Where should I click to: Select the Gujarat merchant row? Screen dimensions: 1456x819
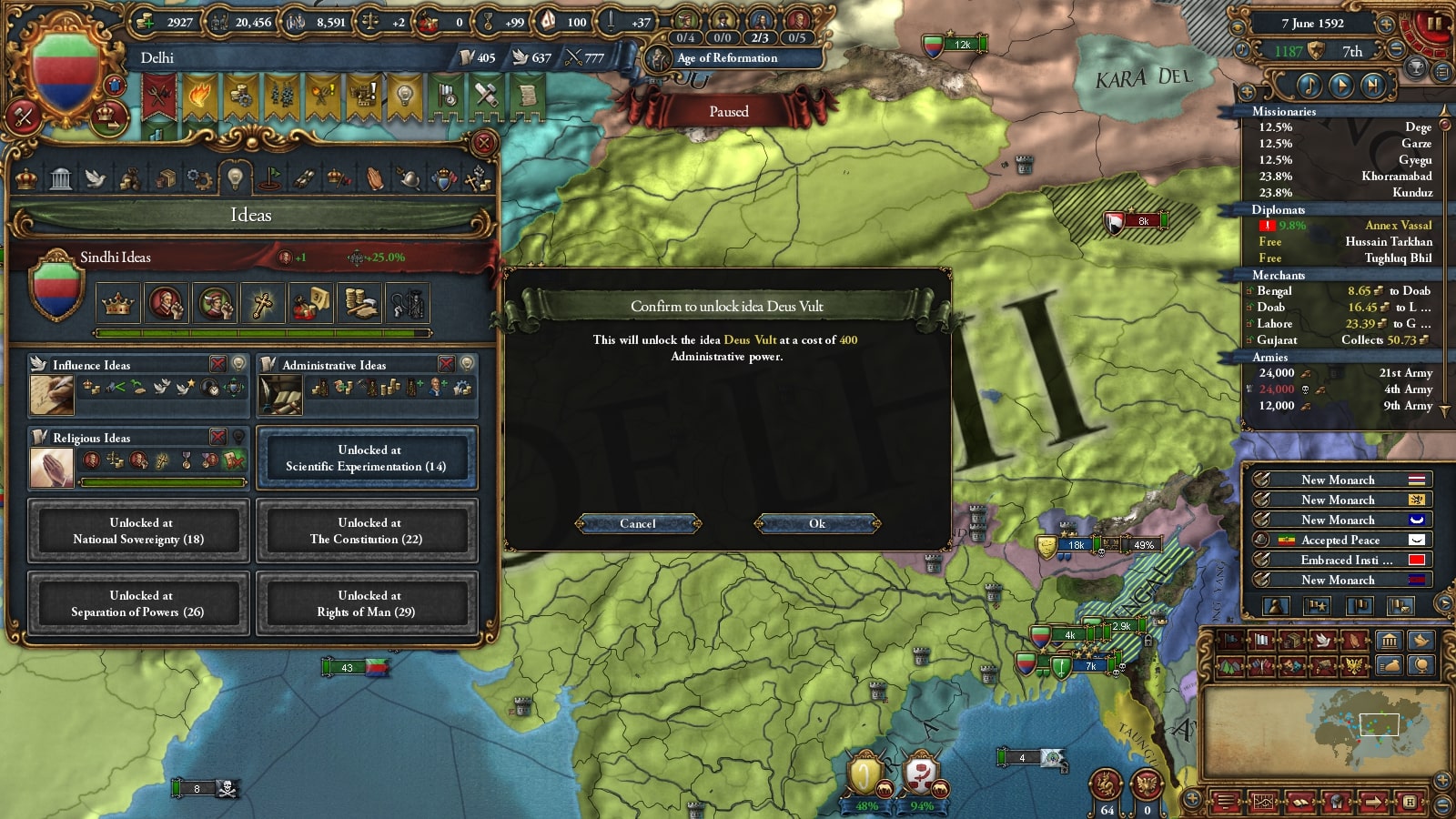click(x=1338, y=340)
